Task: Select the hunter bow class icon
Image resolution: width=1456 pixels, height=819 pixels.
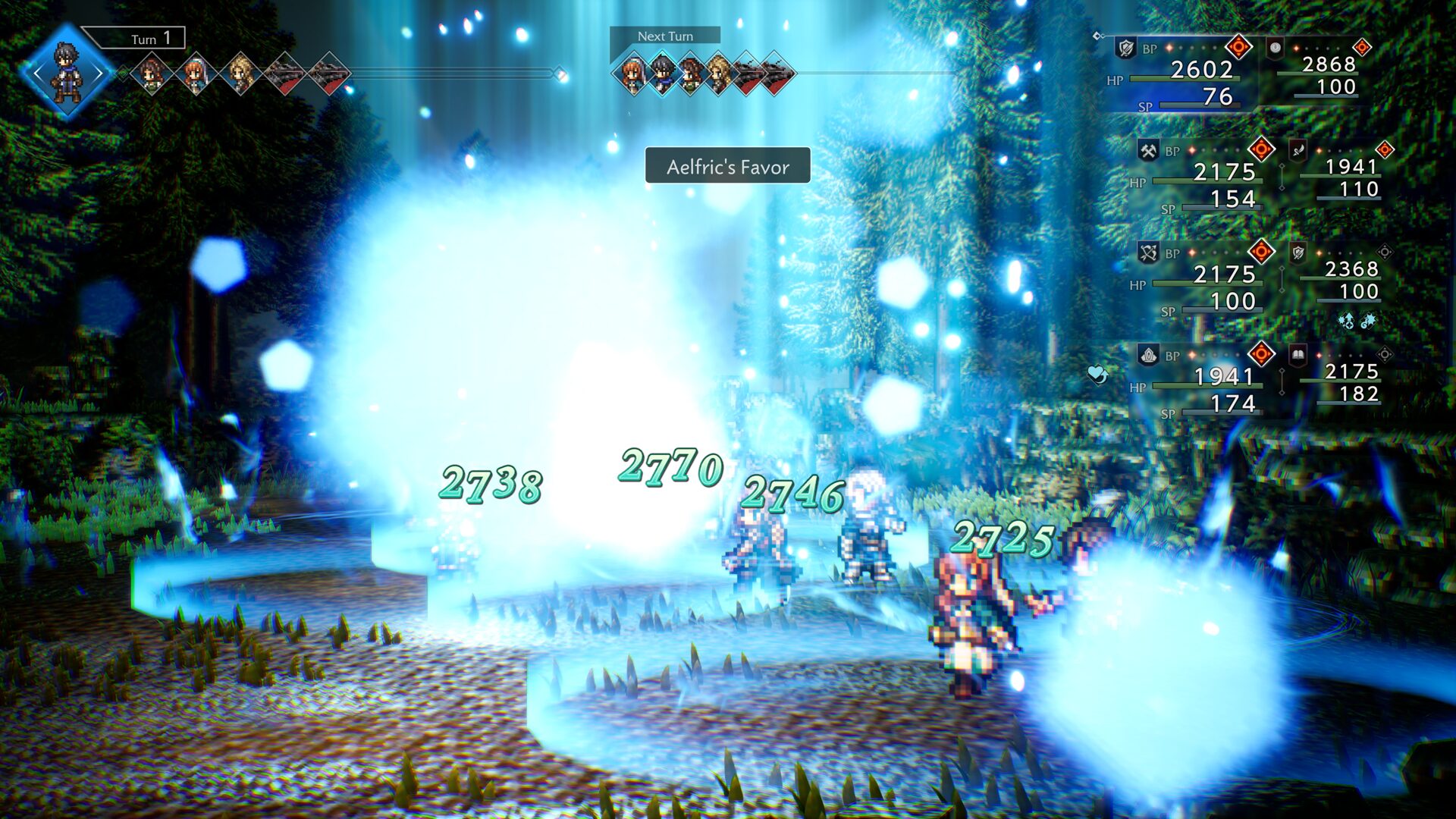Action: 1147,251
